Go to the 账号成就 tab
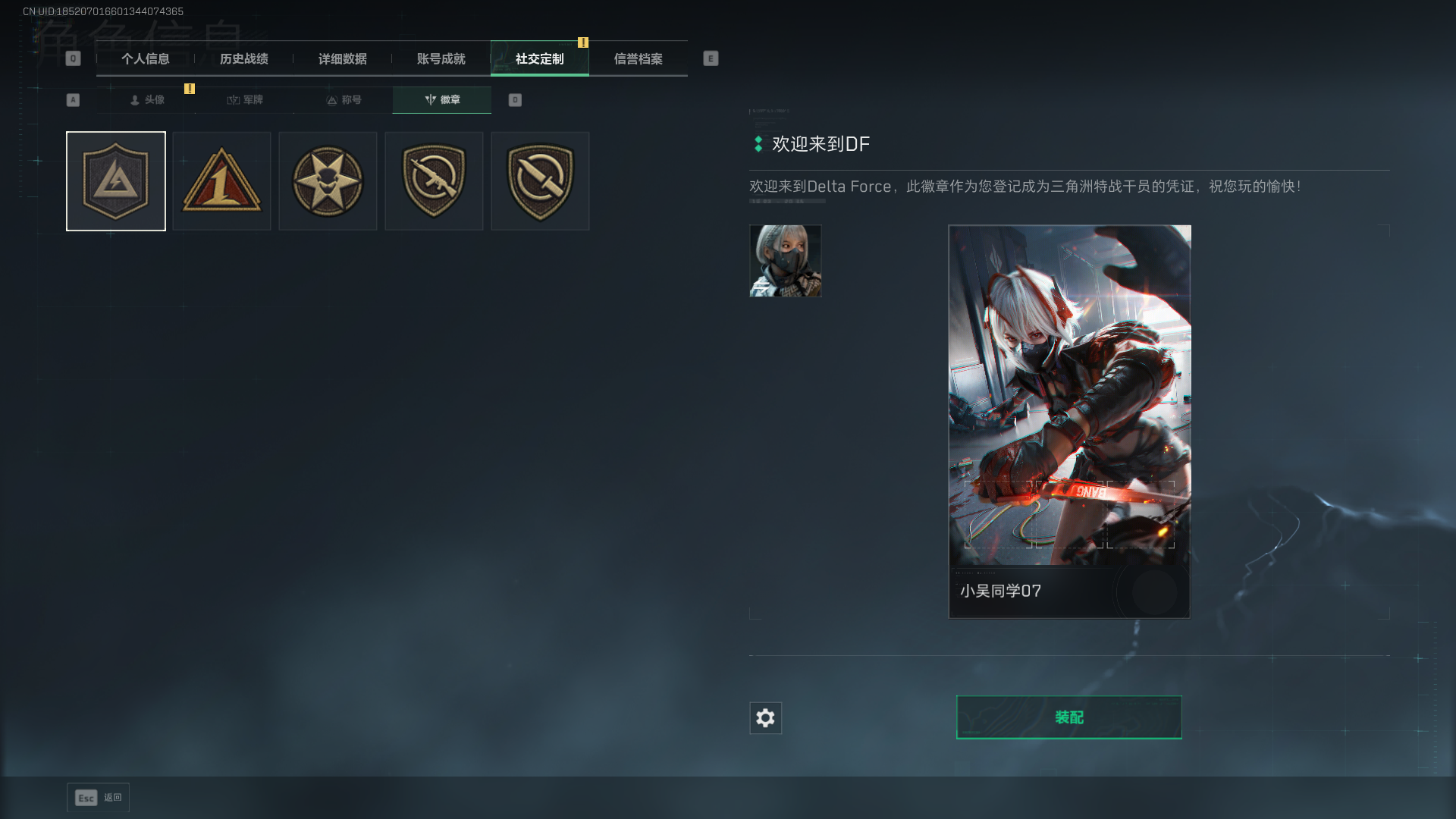The image size is (1456, 819). point(441,59)
